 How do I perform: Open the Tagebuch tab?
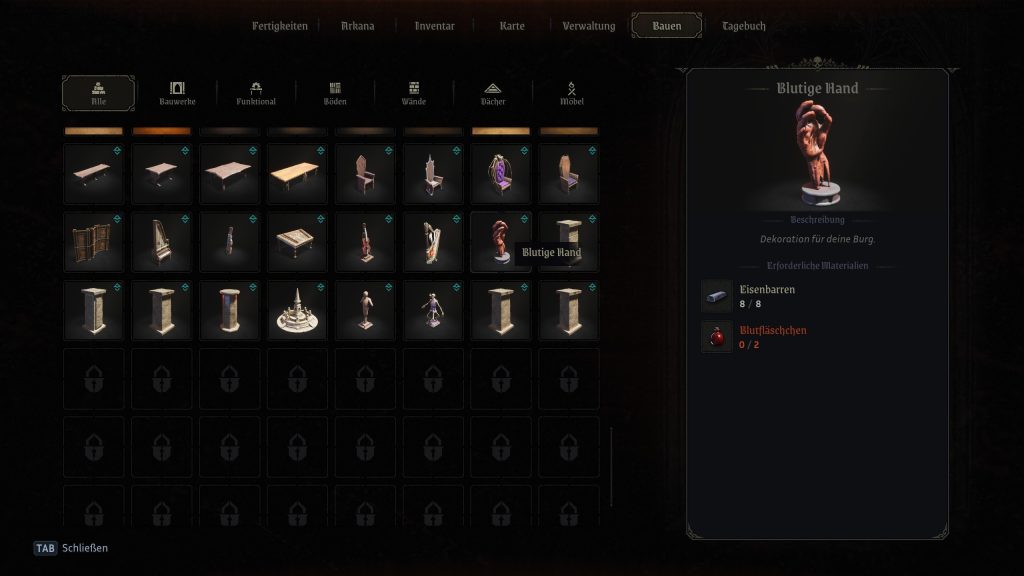pyautogui.click(x=744, y=26)
